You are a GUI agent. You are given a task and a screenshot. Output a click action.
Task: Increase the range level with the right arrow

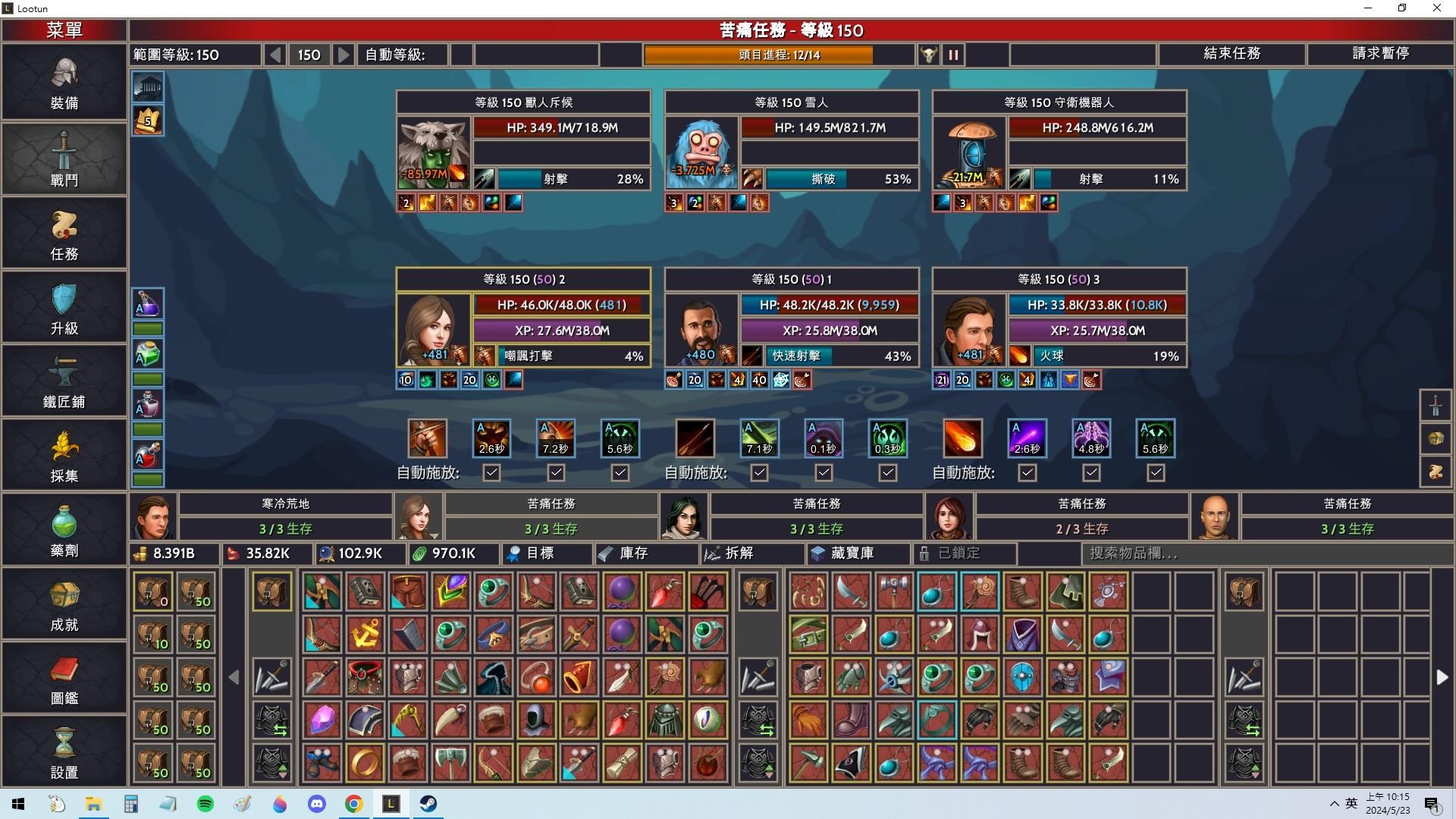tap(344, 55)
